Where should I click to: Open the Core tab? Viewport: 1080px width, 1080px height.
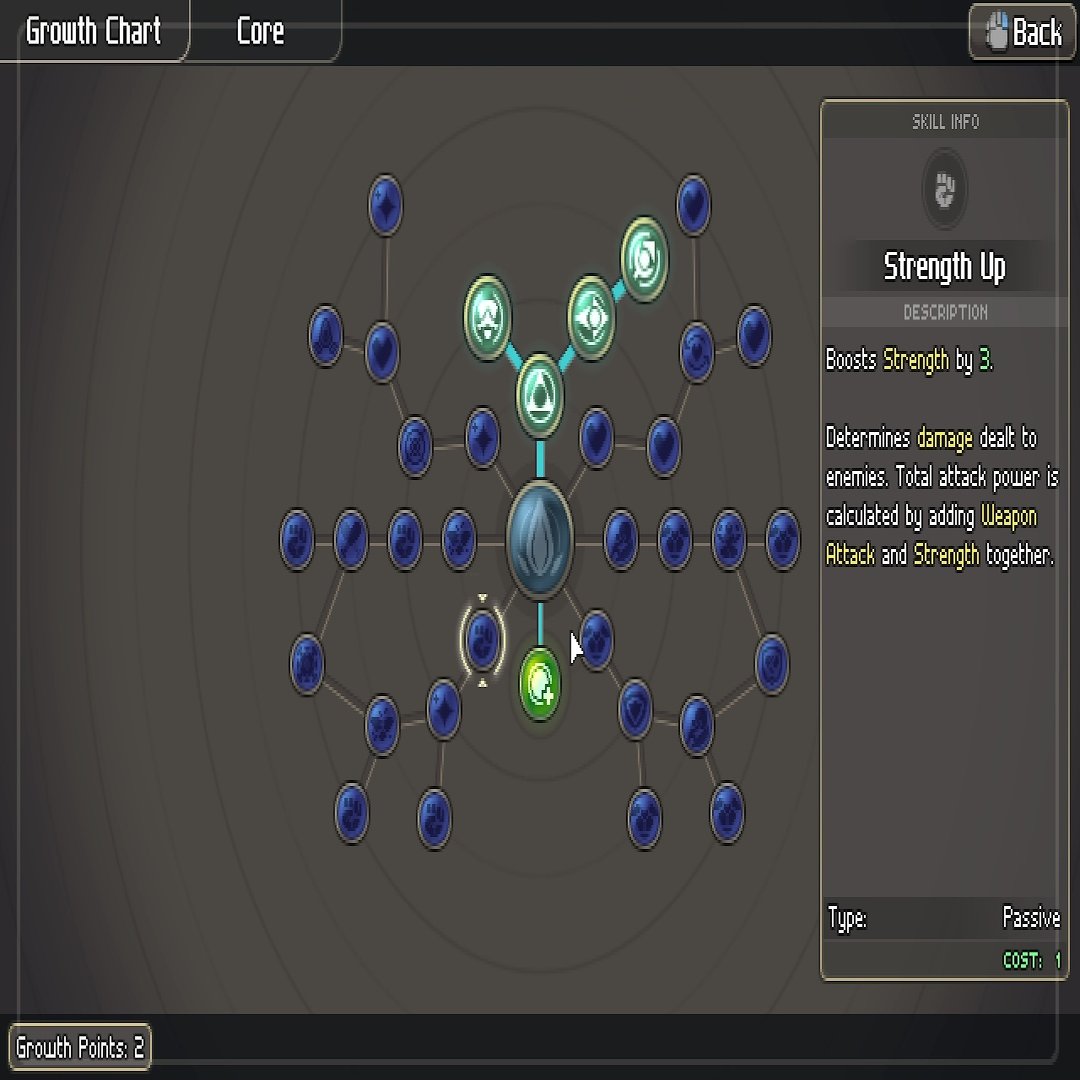pyautogui.click(x=261, y=32)
